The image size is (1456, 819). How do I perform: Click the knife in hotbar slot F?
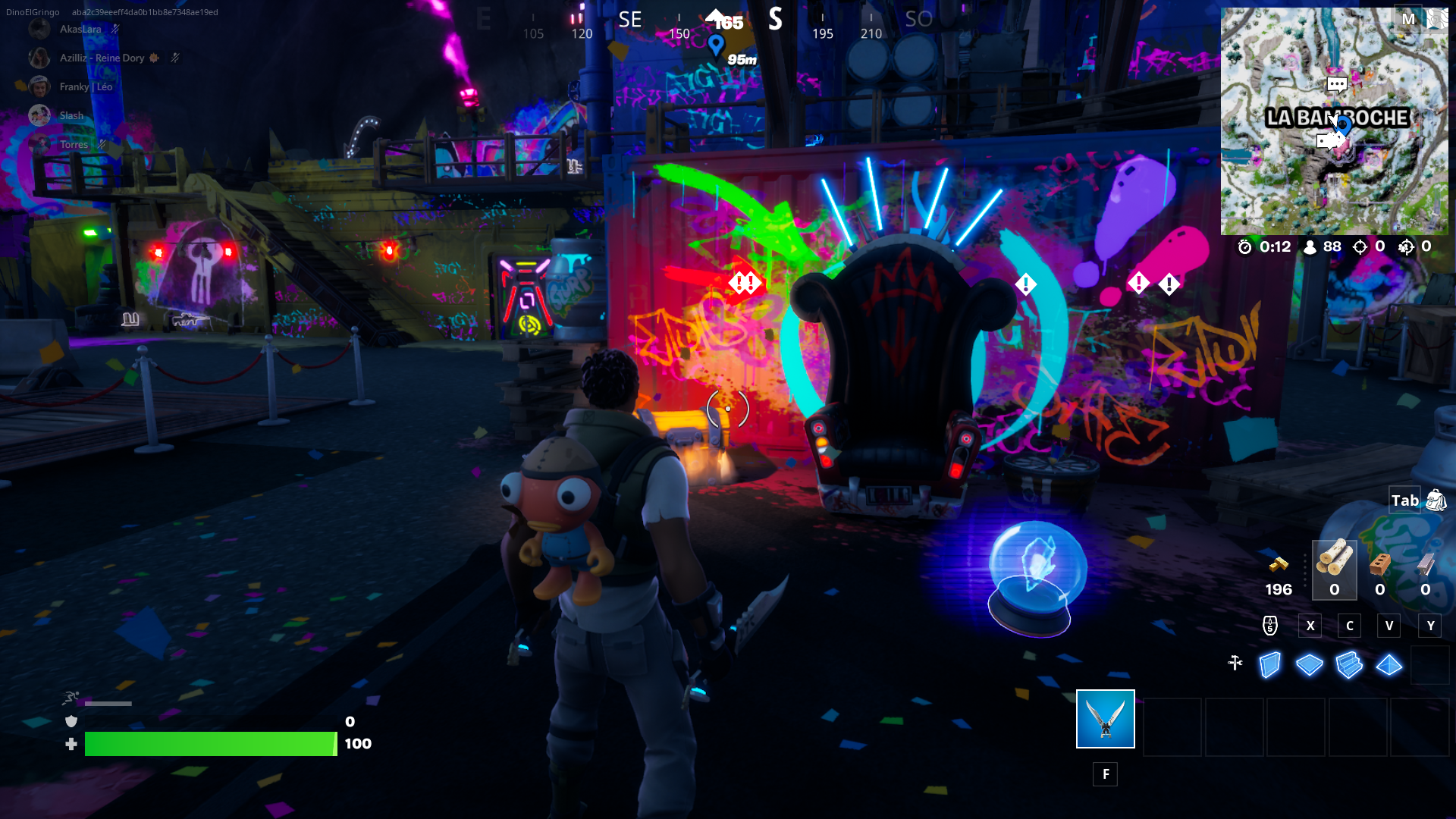click(x=1105, y=718)
